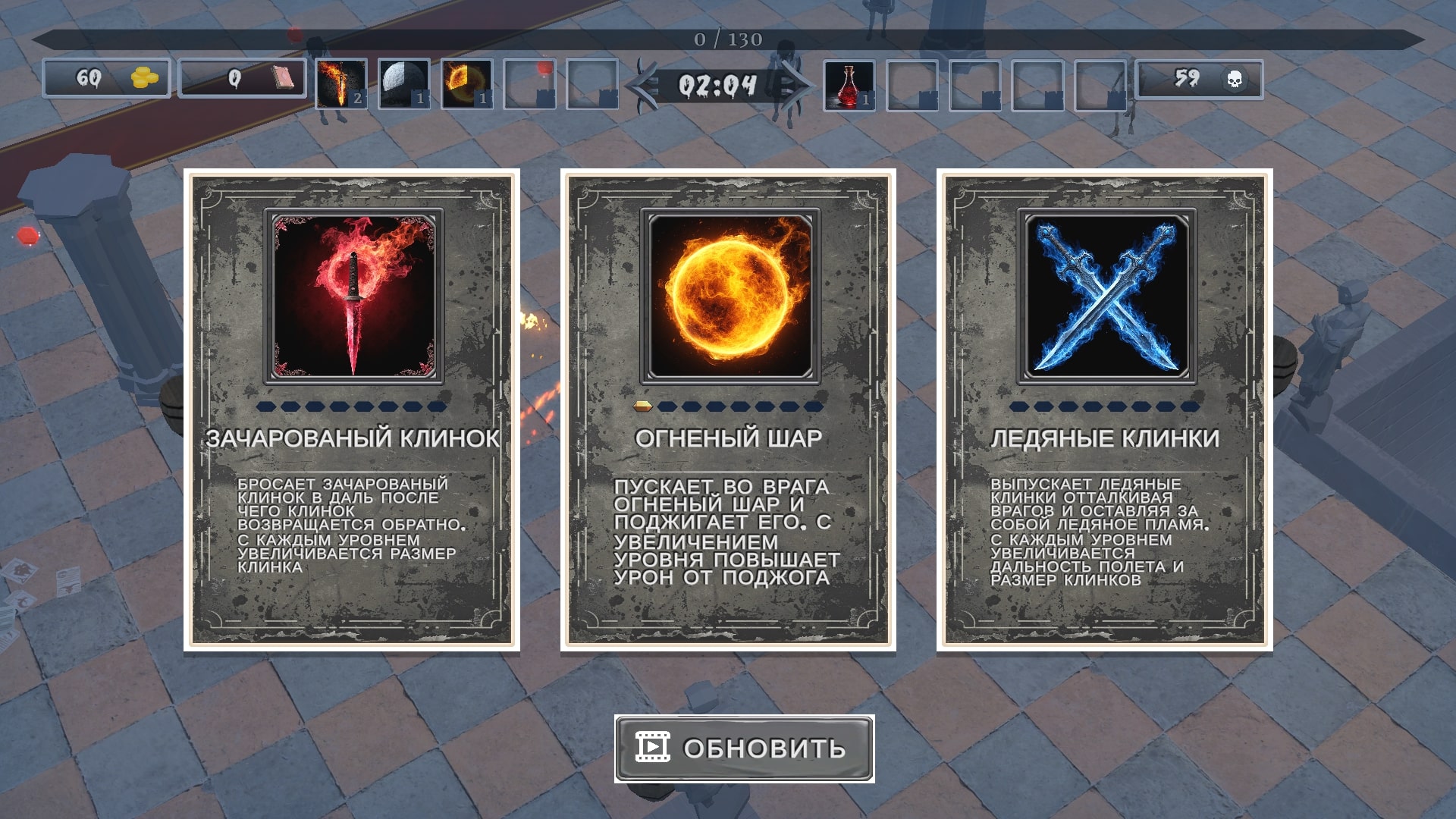Choose the Зачарованый Клинок upgrade card
This screenshot has height=819, width=1456.
[352, 409]
